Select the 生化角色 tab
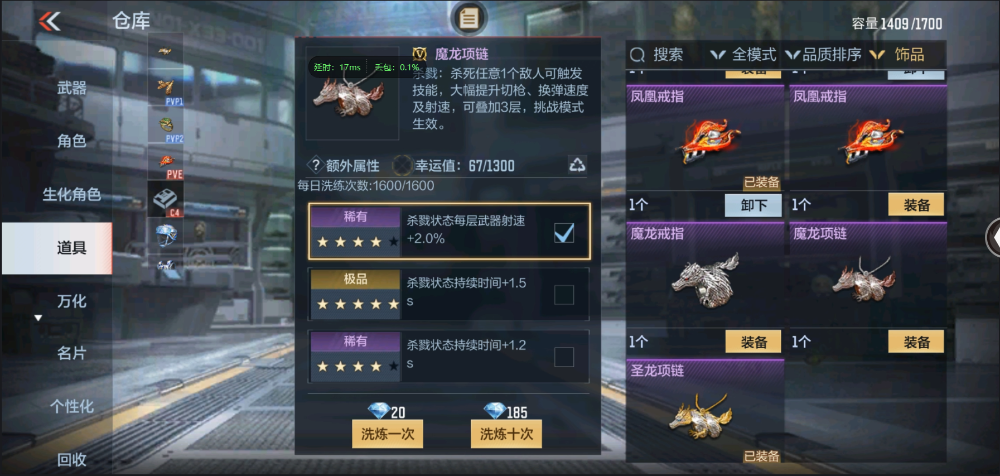 point(71,194)
